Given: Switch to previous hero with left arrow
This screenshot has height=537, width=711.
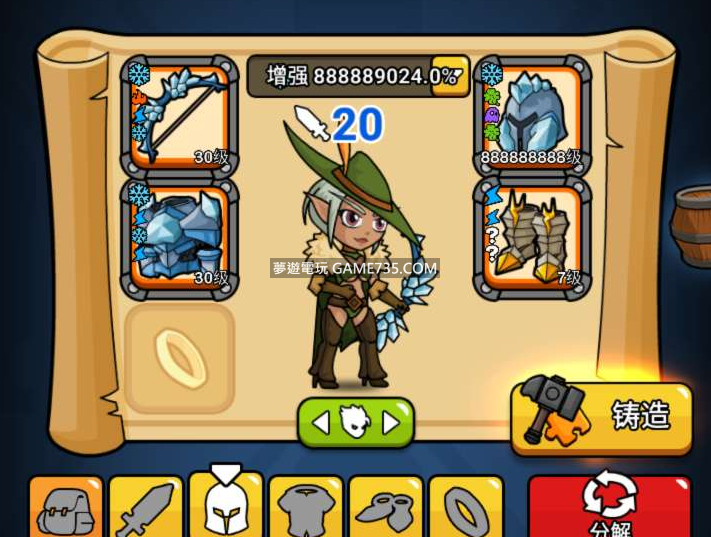Looking at the screenshot, I should pos(320,423).
